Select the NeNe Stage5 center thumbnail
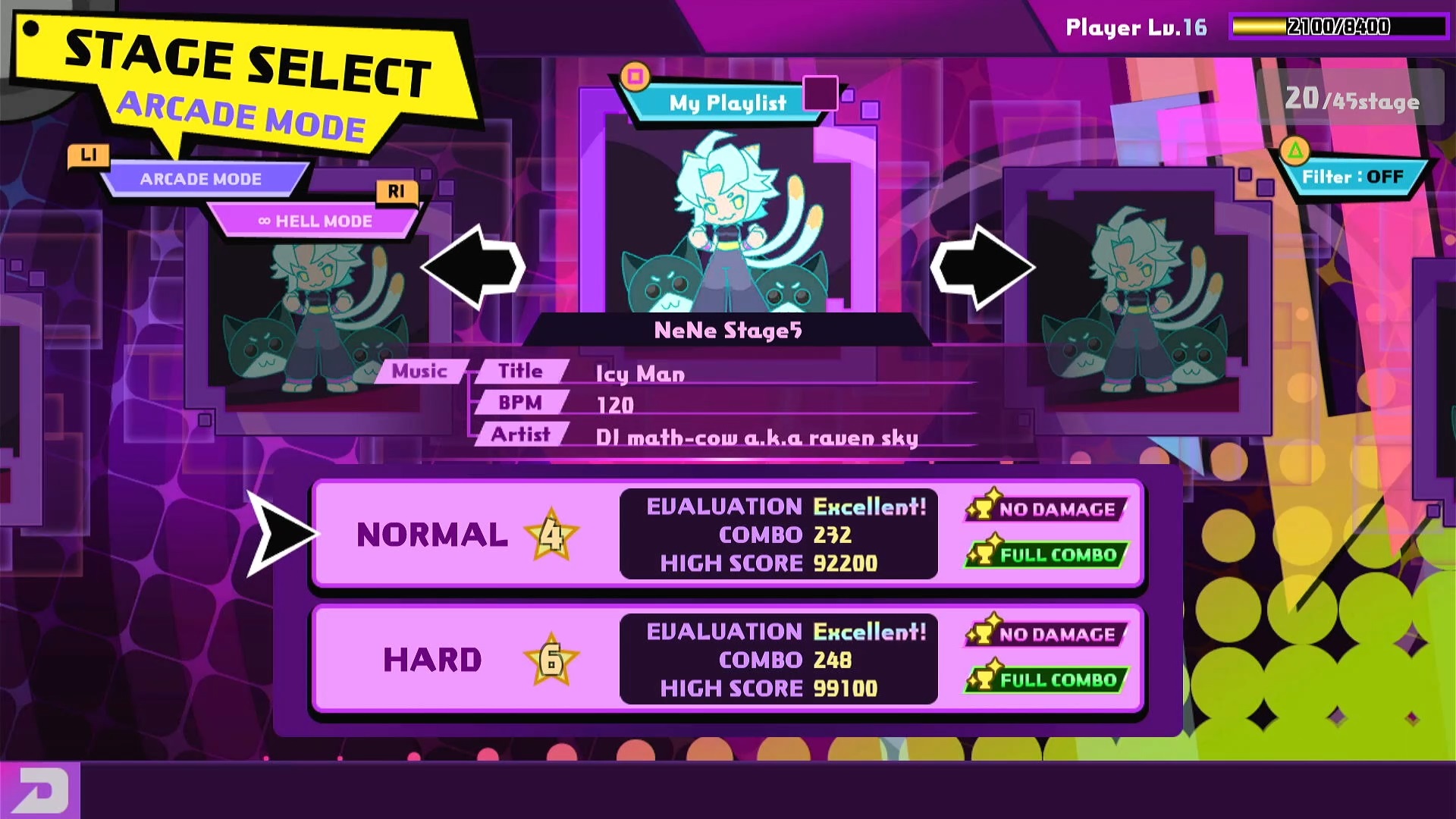The image size is (1456, 819). 726,220
